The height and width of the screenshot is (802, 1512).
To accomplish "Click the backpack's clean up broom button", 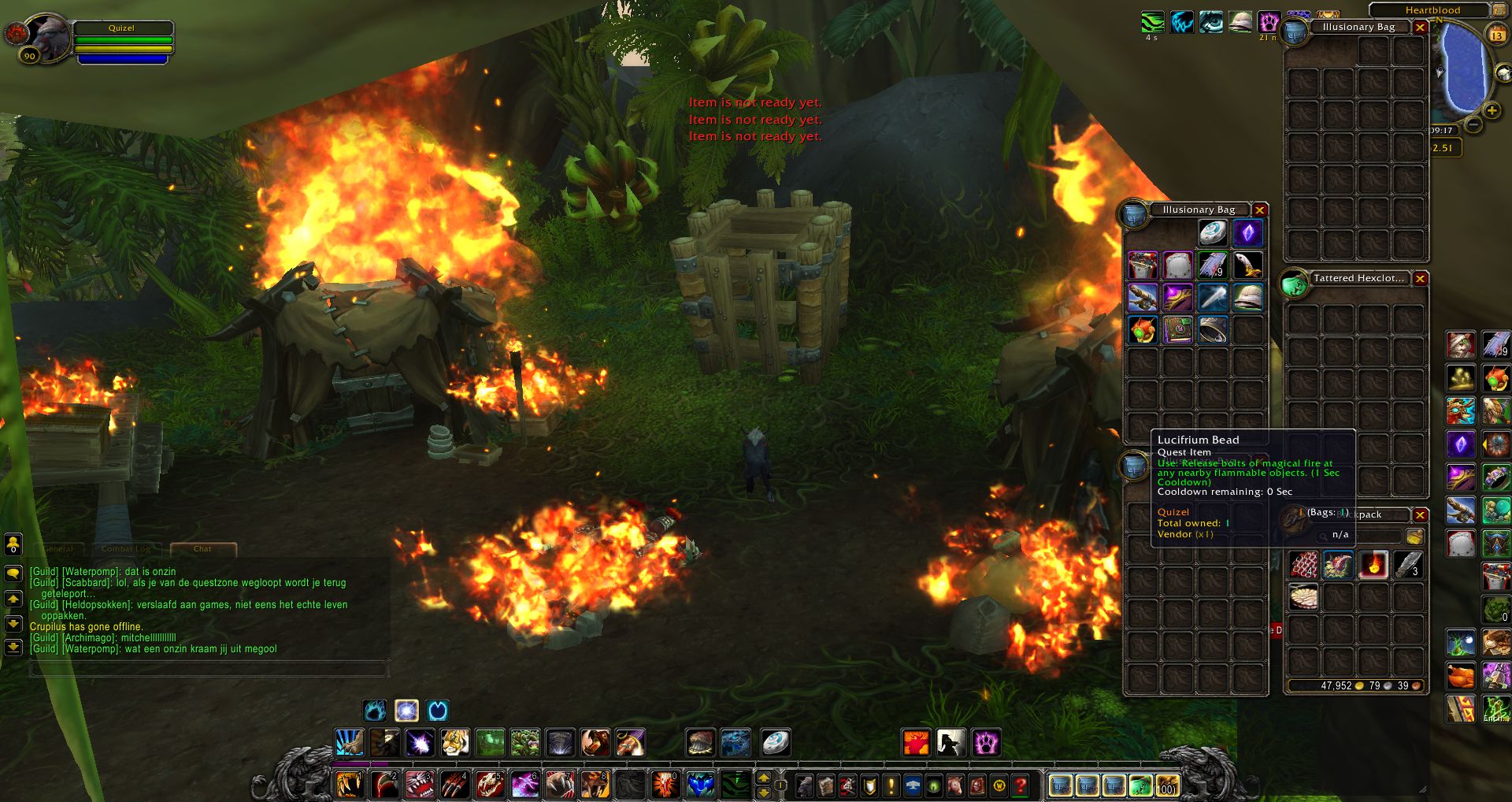I will [x=1414, y=537].
